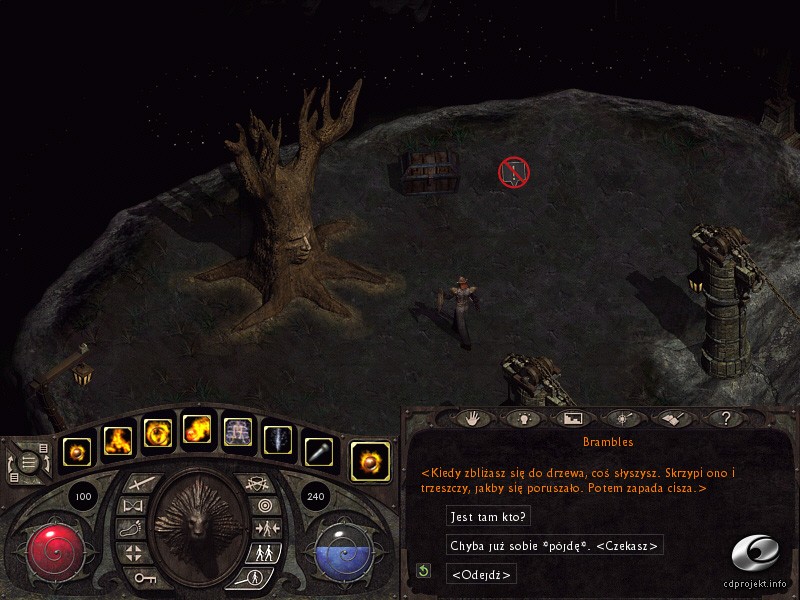Choose the reply "Jest tam kto?"
800x600 pixels.
[489, 516]
